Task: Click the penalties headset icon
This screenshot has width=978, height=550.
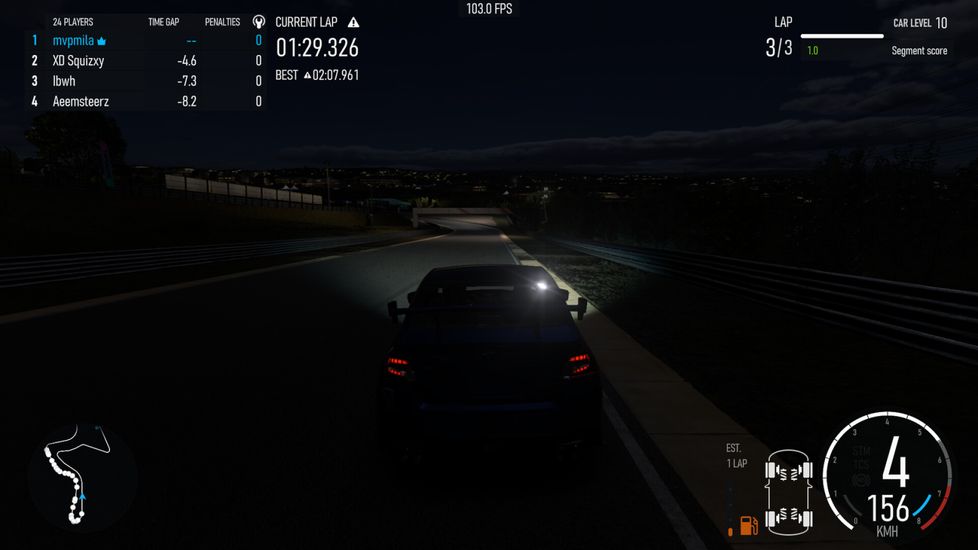Action: click(259, 22)
